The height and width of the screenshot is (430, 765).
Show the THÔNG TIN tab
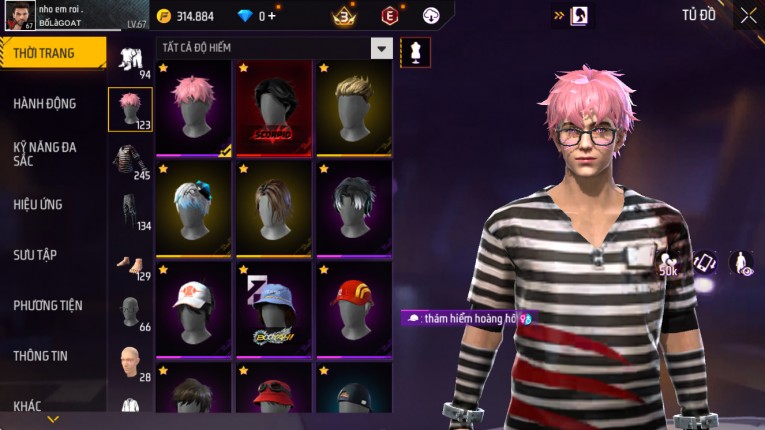click(40, 355)
